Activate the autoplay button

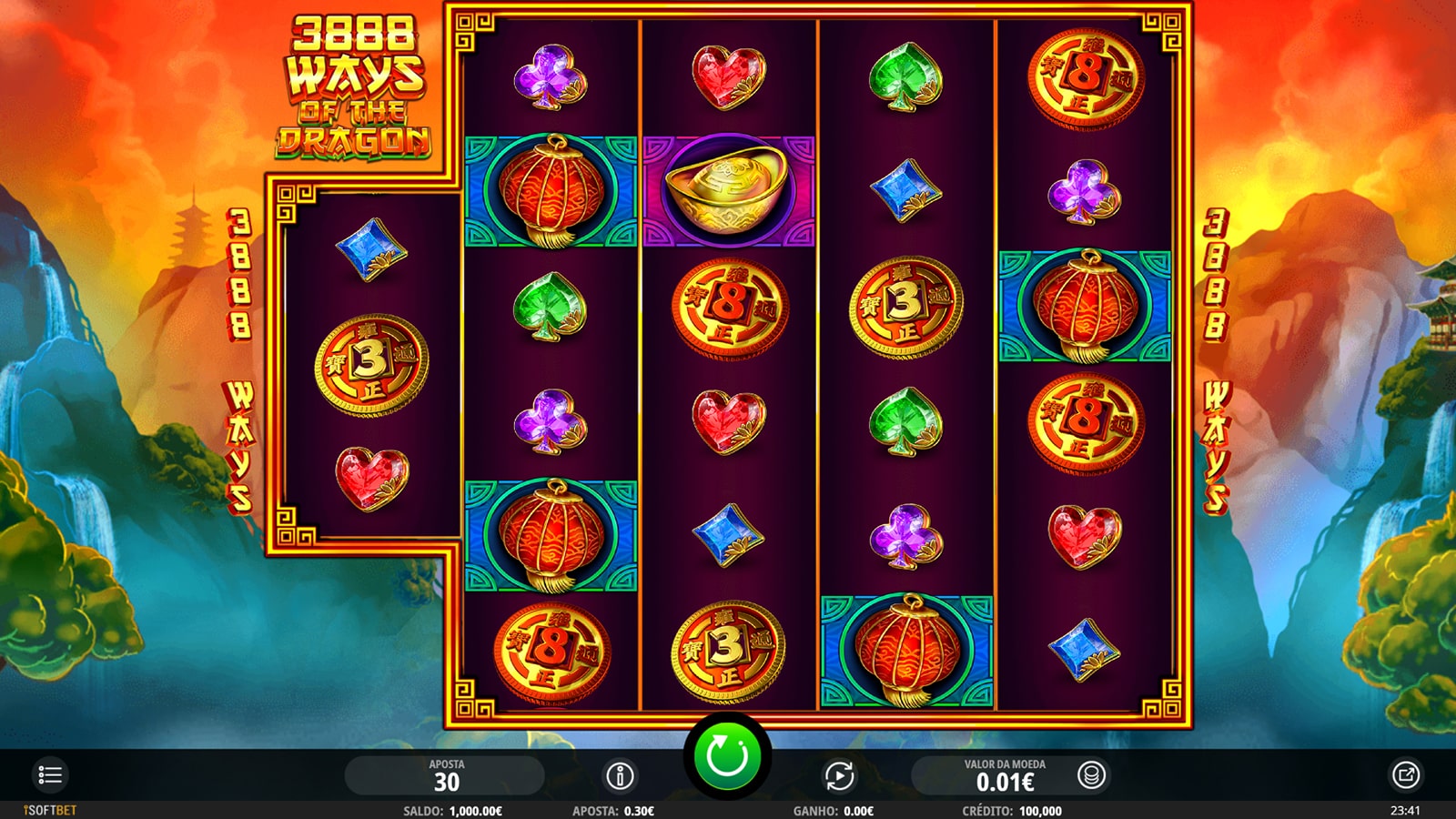[x=839, y=775]
